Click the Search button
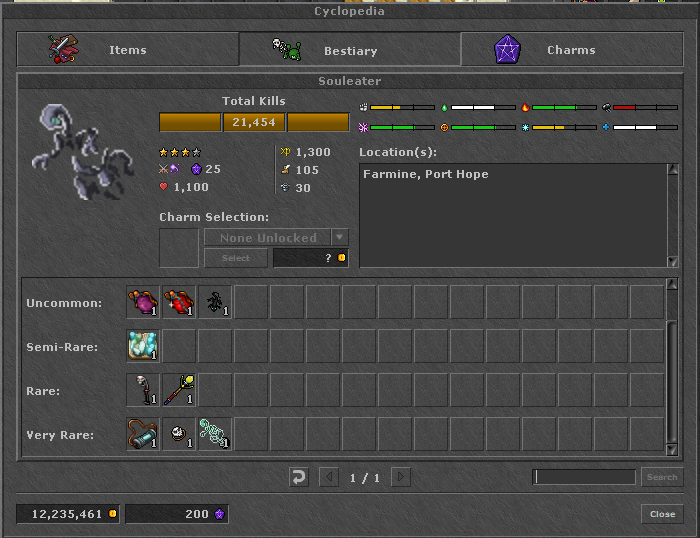The image size is (700, 538). pyautogui.click(x=661, y=477)
